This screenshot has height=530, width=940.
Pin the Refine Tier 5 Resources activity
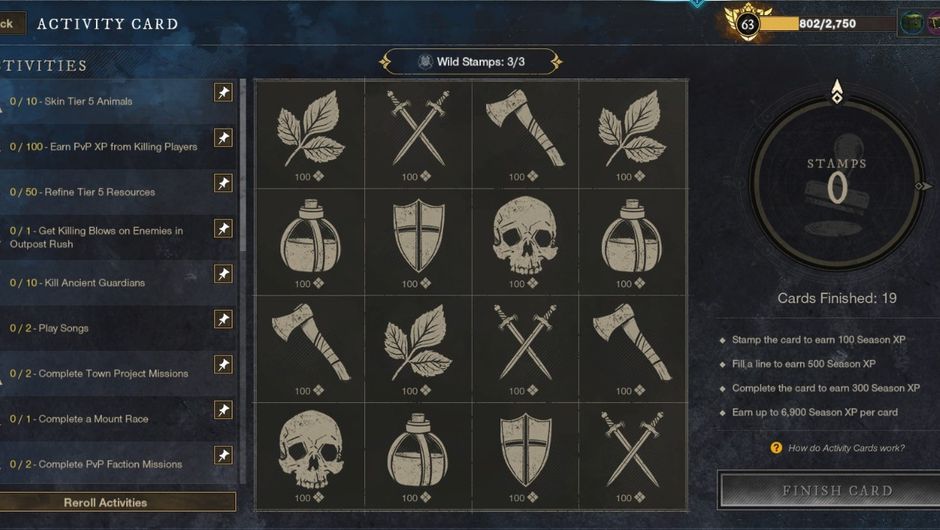click(x=223, y=184)
